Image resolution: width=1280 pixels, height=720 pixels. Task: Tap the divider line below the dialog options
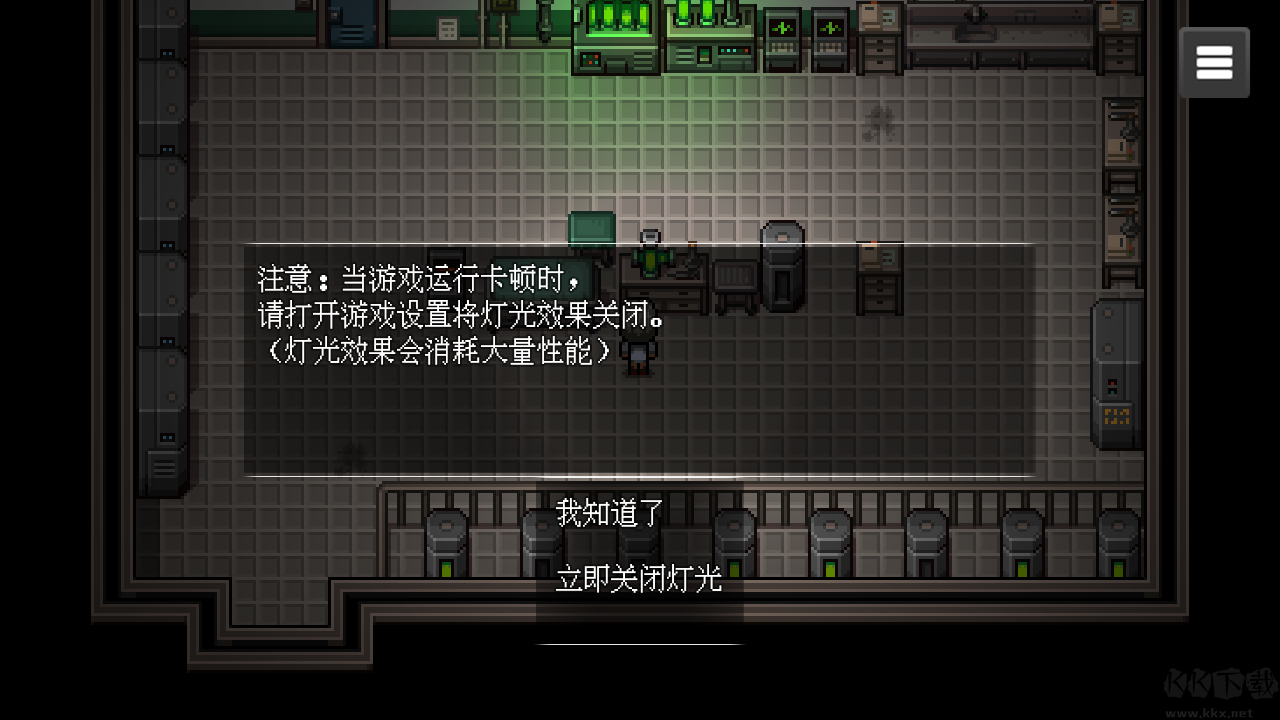[x=639, y=643]
